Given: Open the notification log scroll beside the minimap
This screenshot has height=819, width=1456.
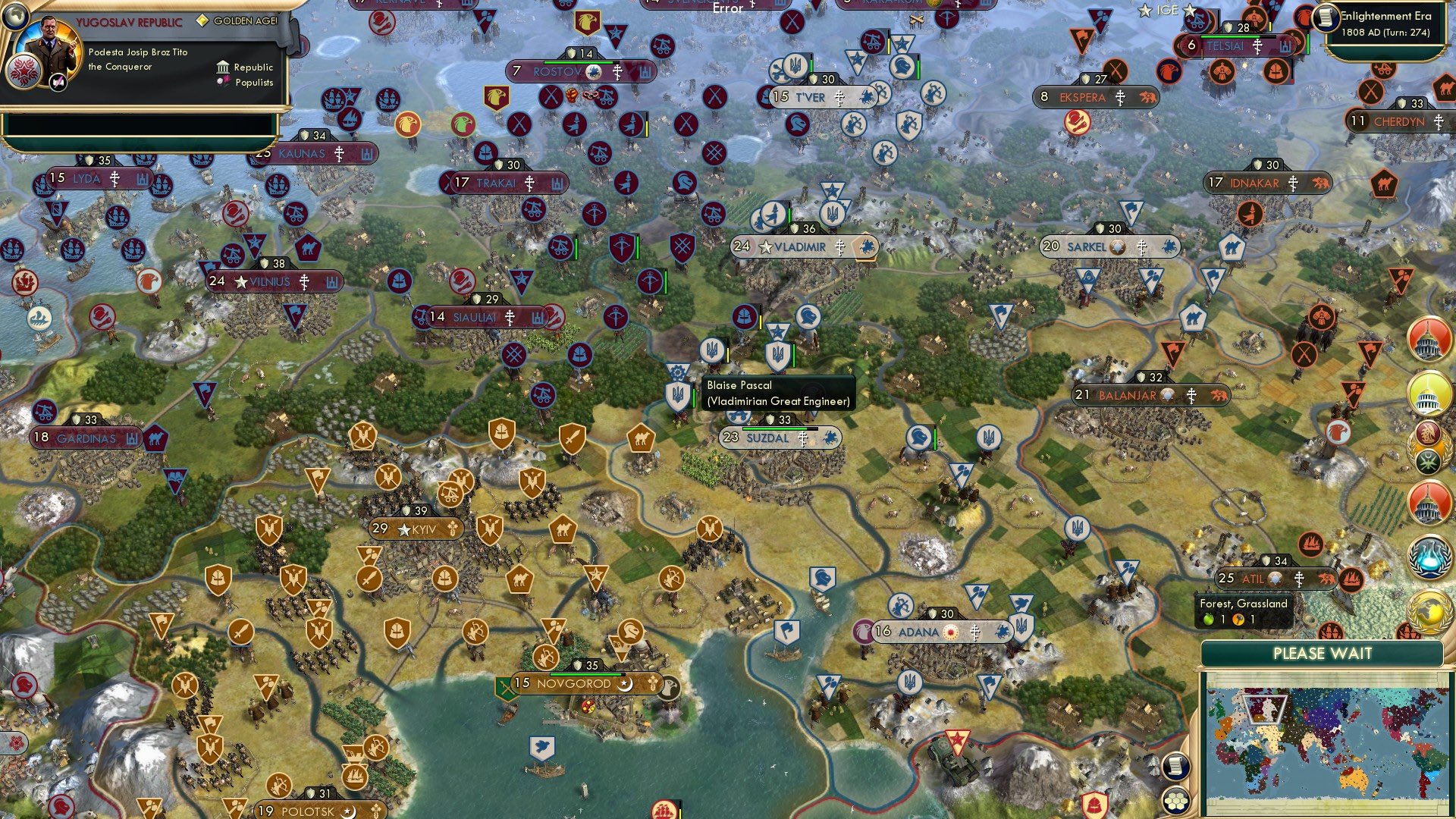Looking at the screenshot, I should (x=1175, y=767).
